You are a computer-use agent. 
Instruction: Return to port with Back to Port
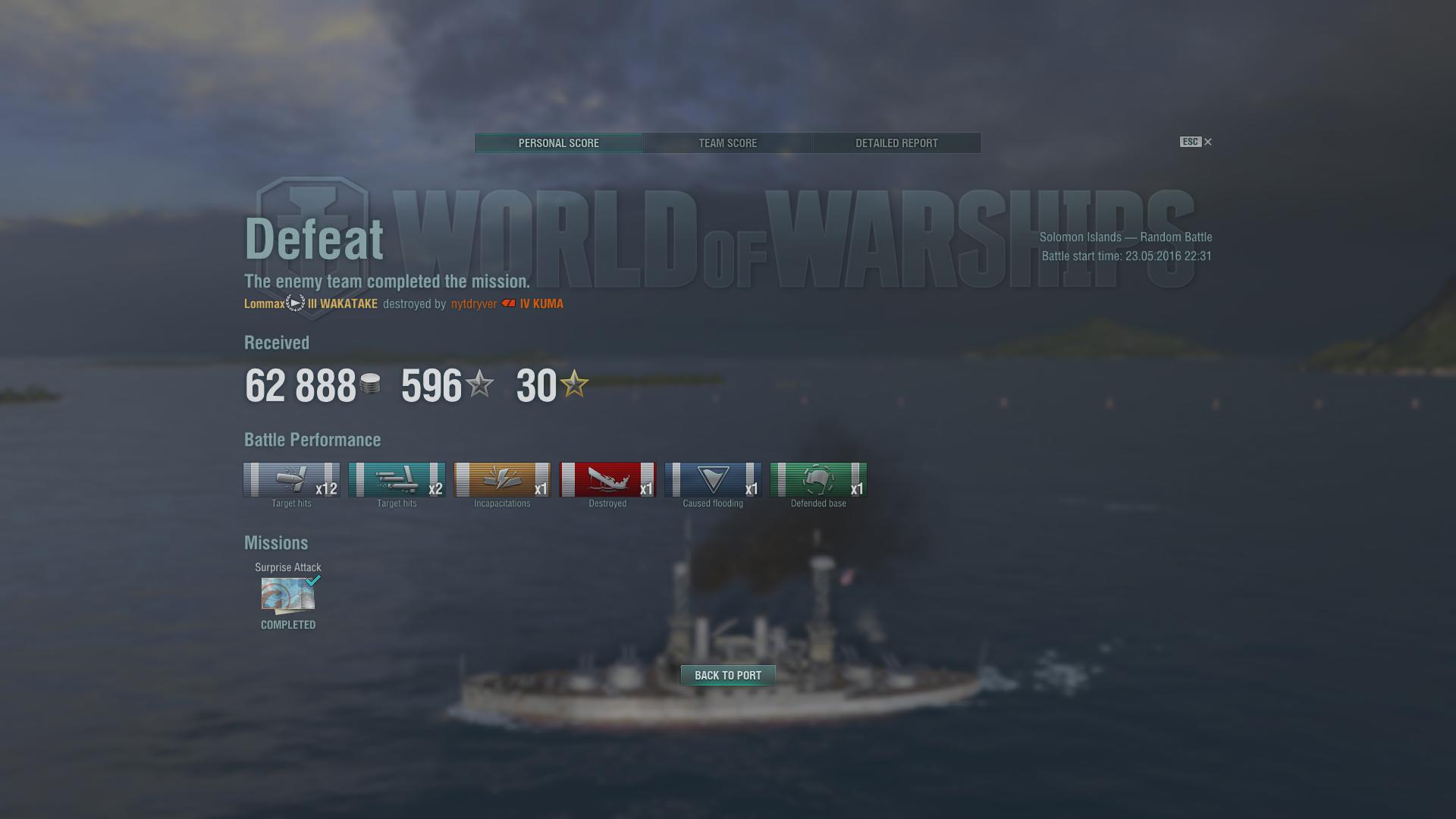728,675
